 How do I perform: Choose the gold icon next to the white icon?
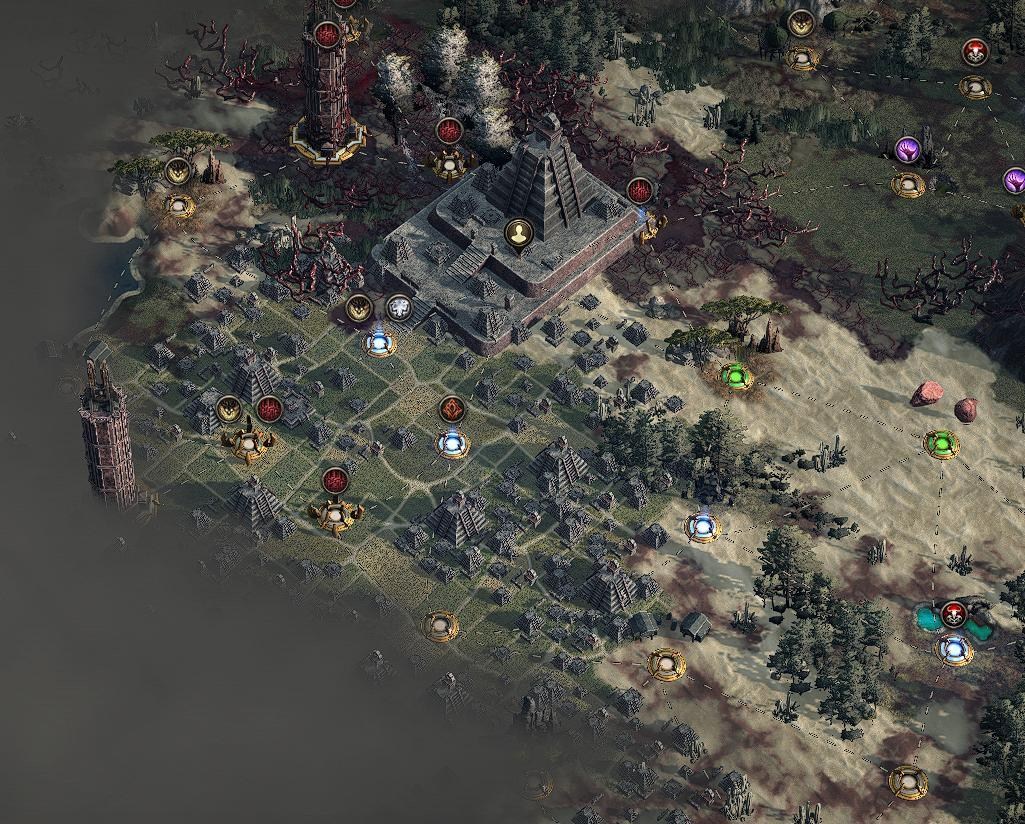[x=359, y=308]
